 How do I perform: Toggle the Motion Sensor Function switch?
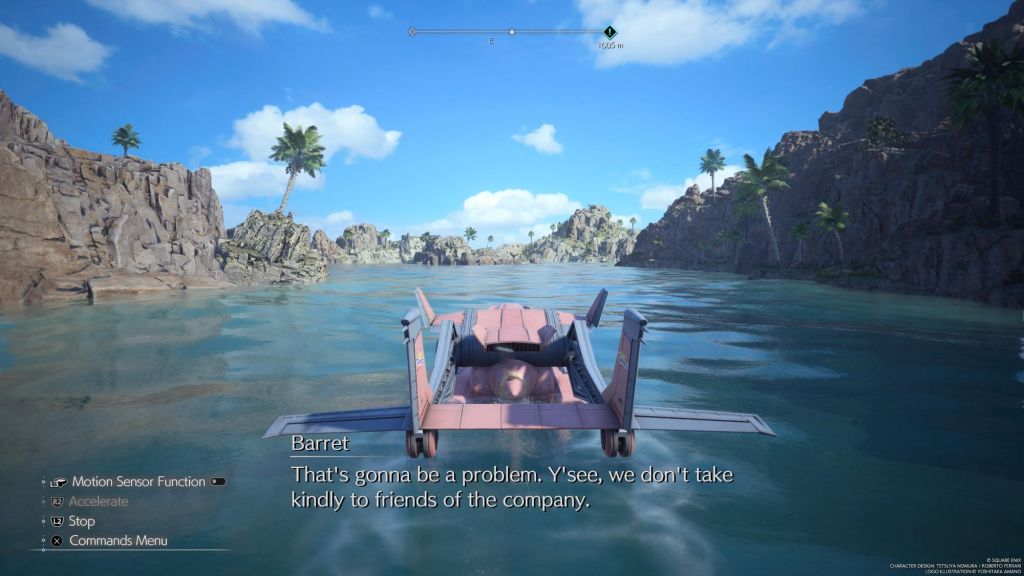click(218, 481)
